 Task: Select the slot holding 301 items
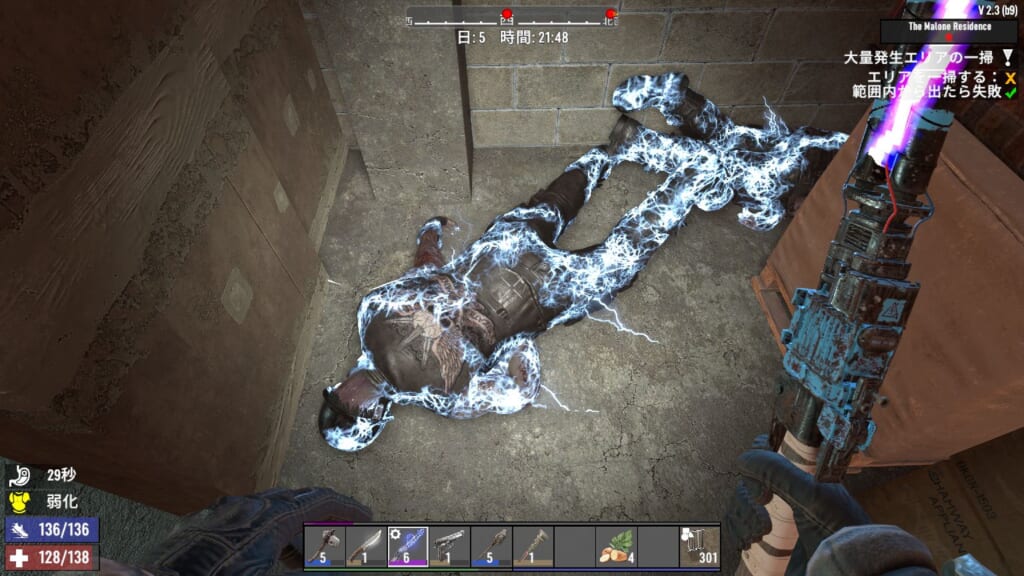pyautogui.click(x=699, y=546)
